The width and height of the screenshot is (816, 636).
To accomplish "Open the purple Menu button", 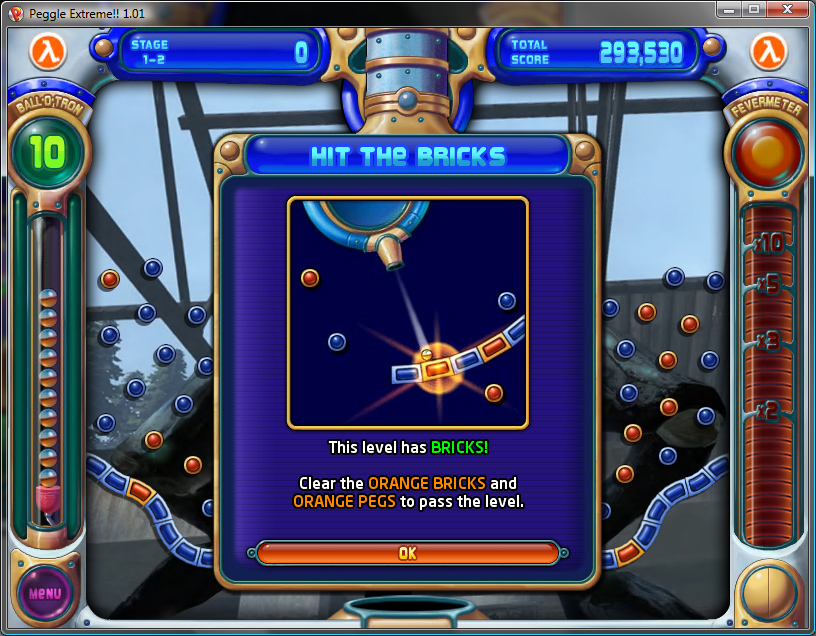I will point(45,592).
